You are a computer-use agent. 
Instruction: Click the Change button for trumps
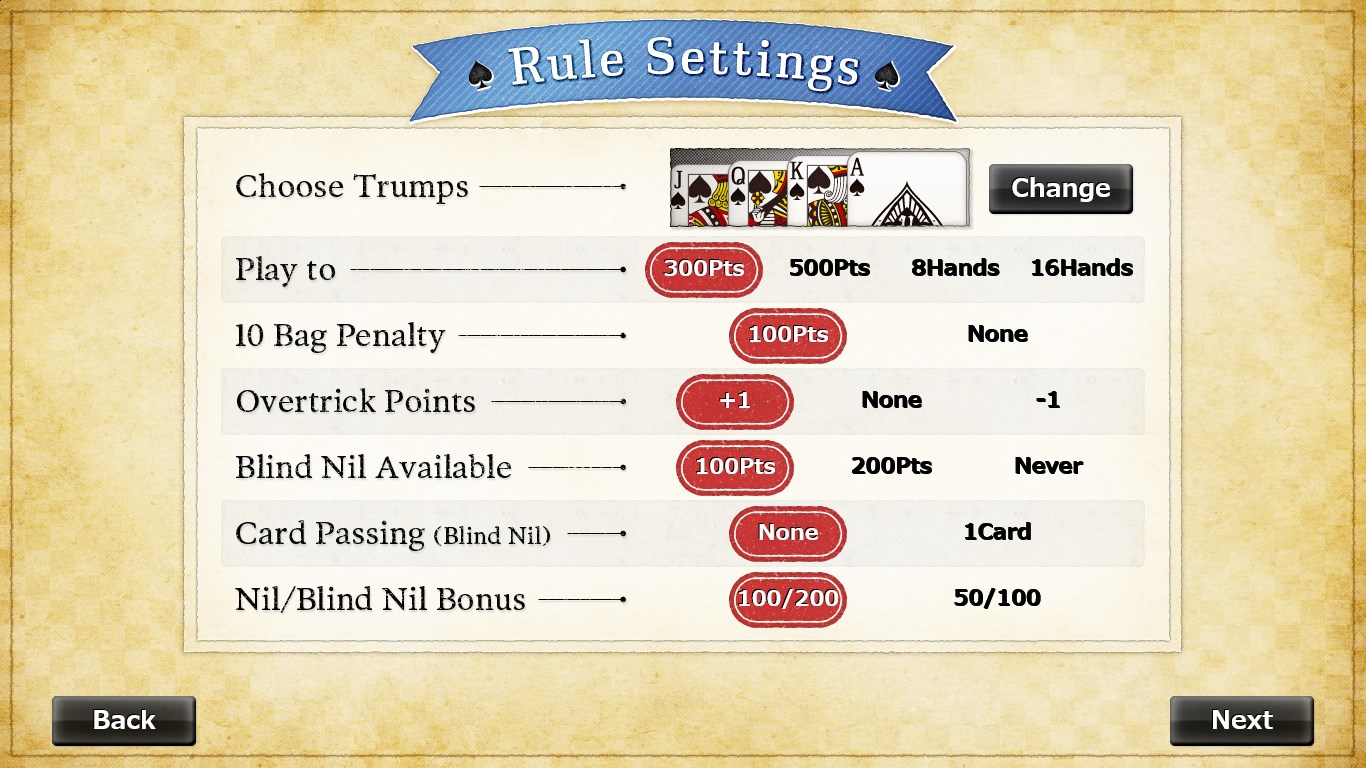click(x=1060, y=188)
